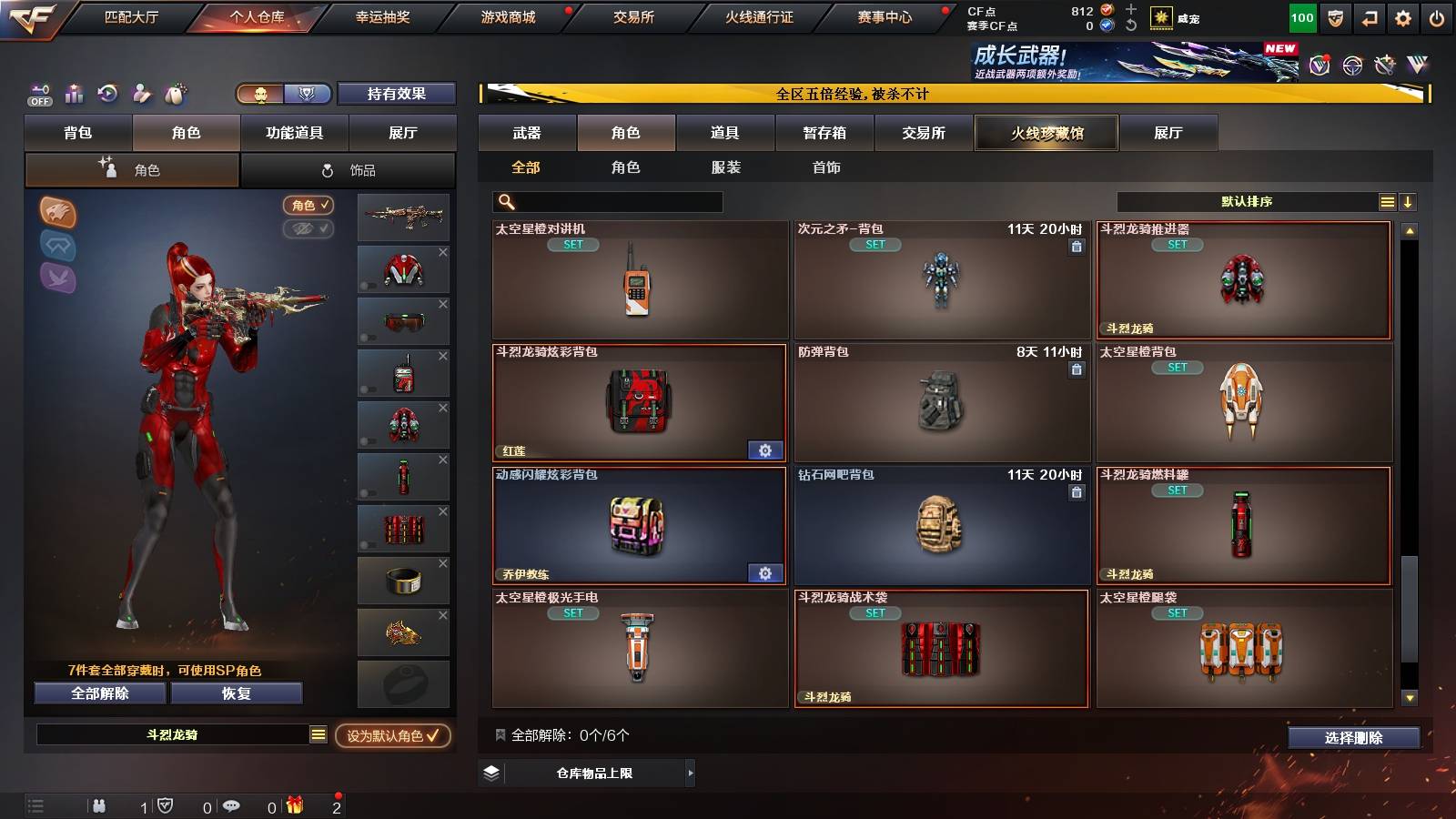Screen dimensions: 1456x819
Task: Click the circular replay icon near the top left
Action: click(x=107, y=94)
